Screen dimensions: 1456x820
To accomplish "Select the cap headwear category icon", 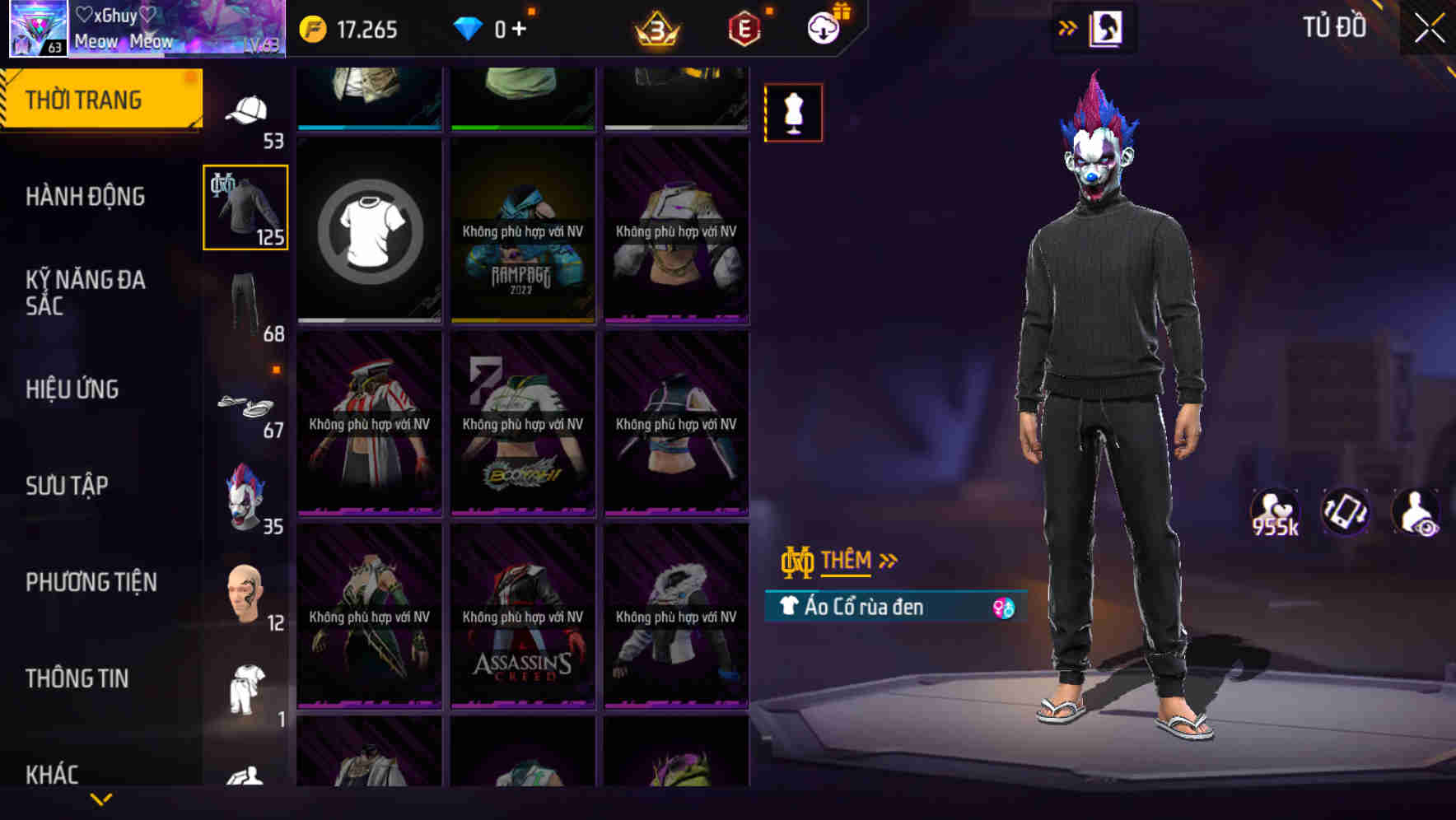I will (245, 107).
